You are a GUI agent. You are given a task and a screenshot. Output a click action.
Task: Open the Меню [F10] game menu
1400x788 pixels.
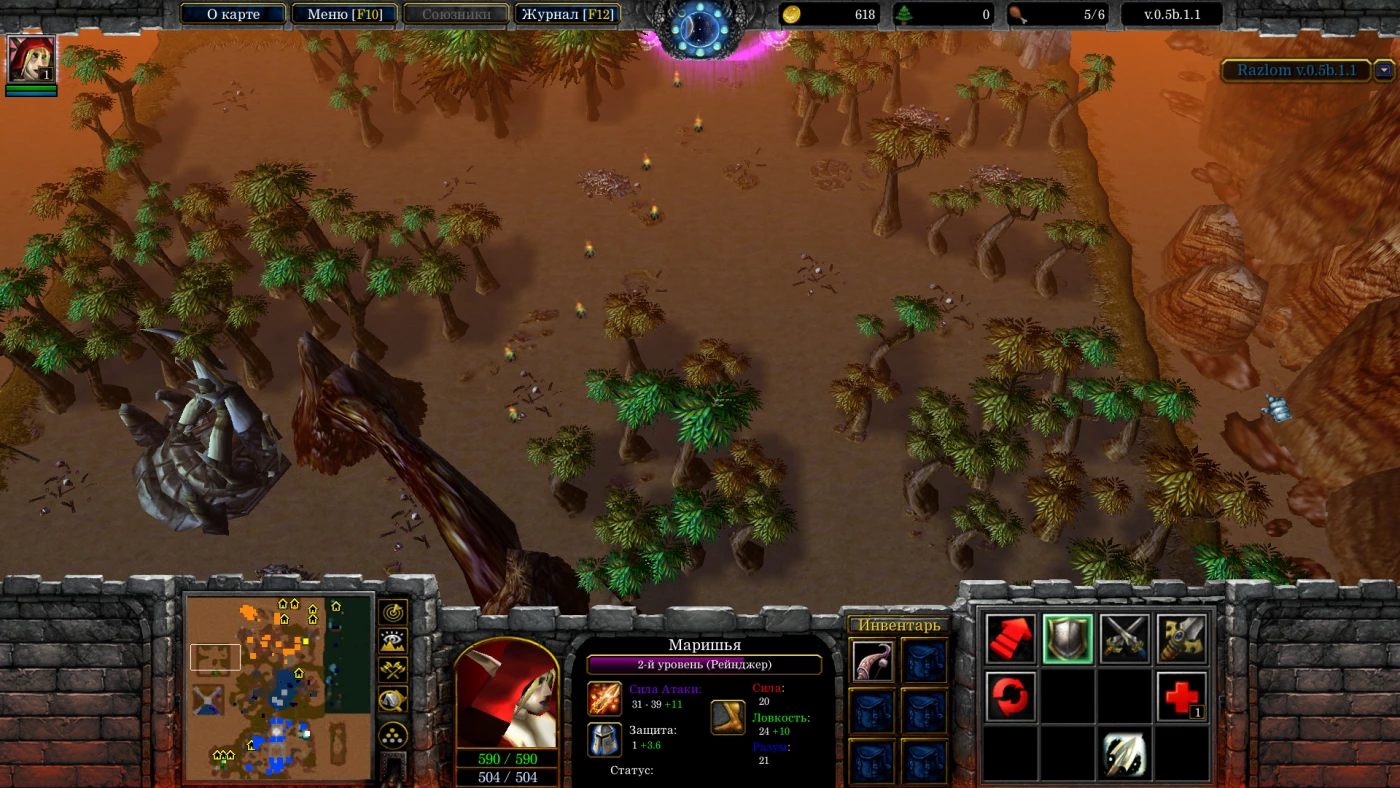tap(344, 14)
